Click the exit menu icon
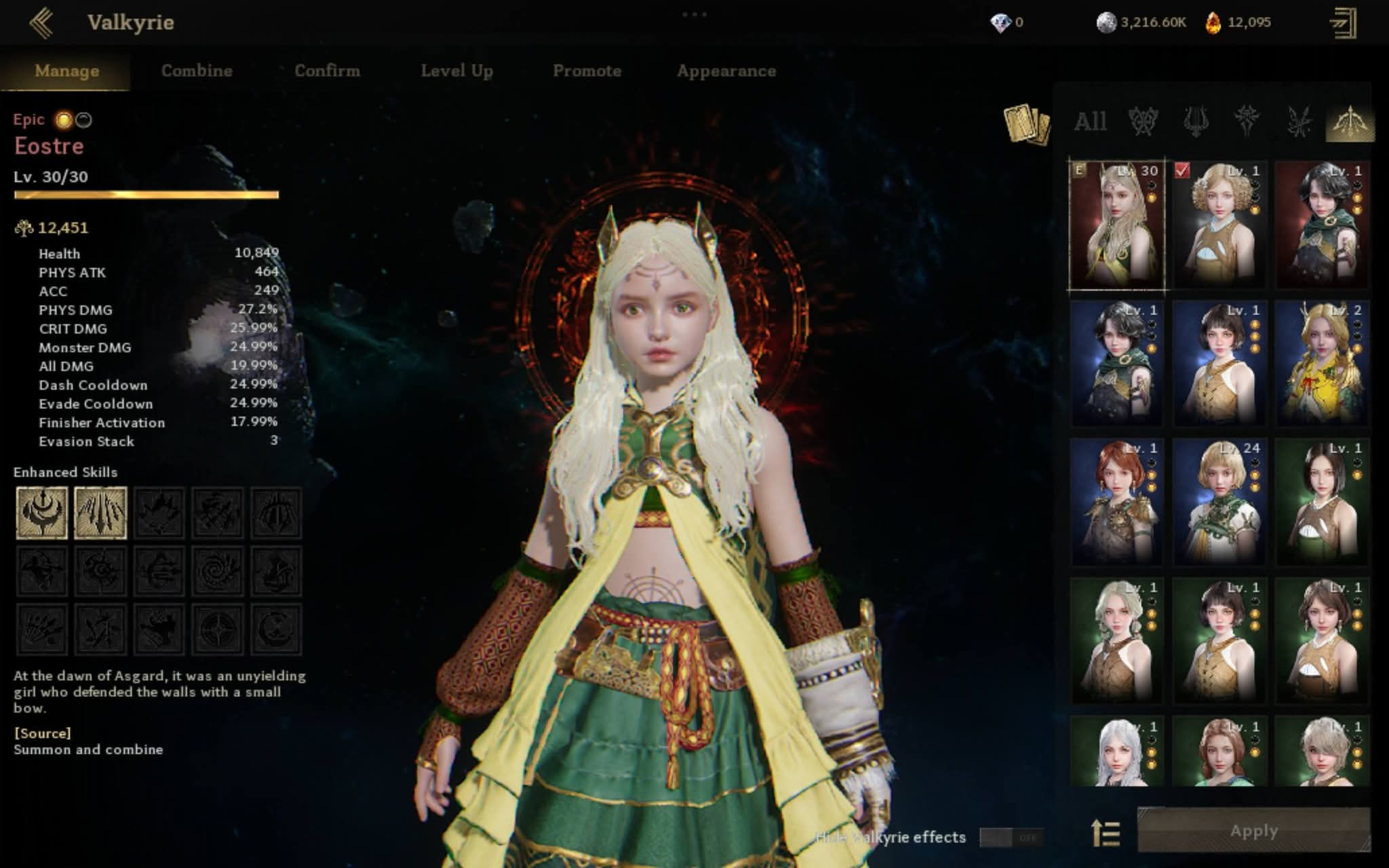The image size is (1389, 868). tap(1343, 23)
